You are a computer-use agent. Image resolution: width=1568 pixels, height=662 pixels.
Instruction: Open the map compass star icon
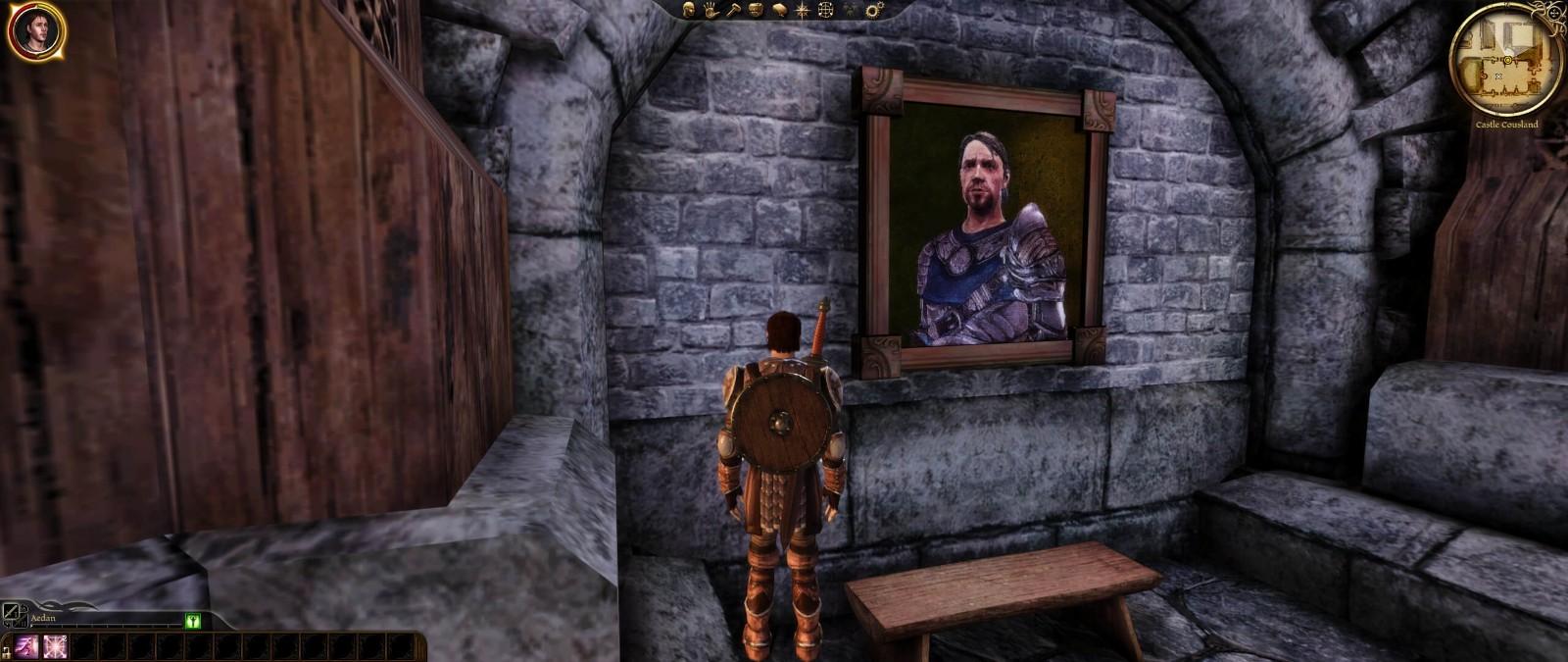pyautogui.click(x=803, y=10)
